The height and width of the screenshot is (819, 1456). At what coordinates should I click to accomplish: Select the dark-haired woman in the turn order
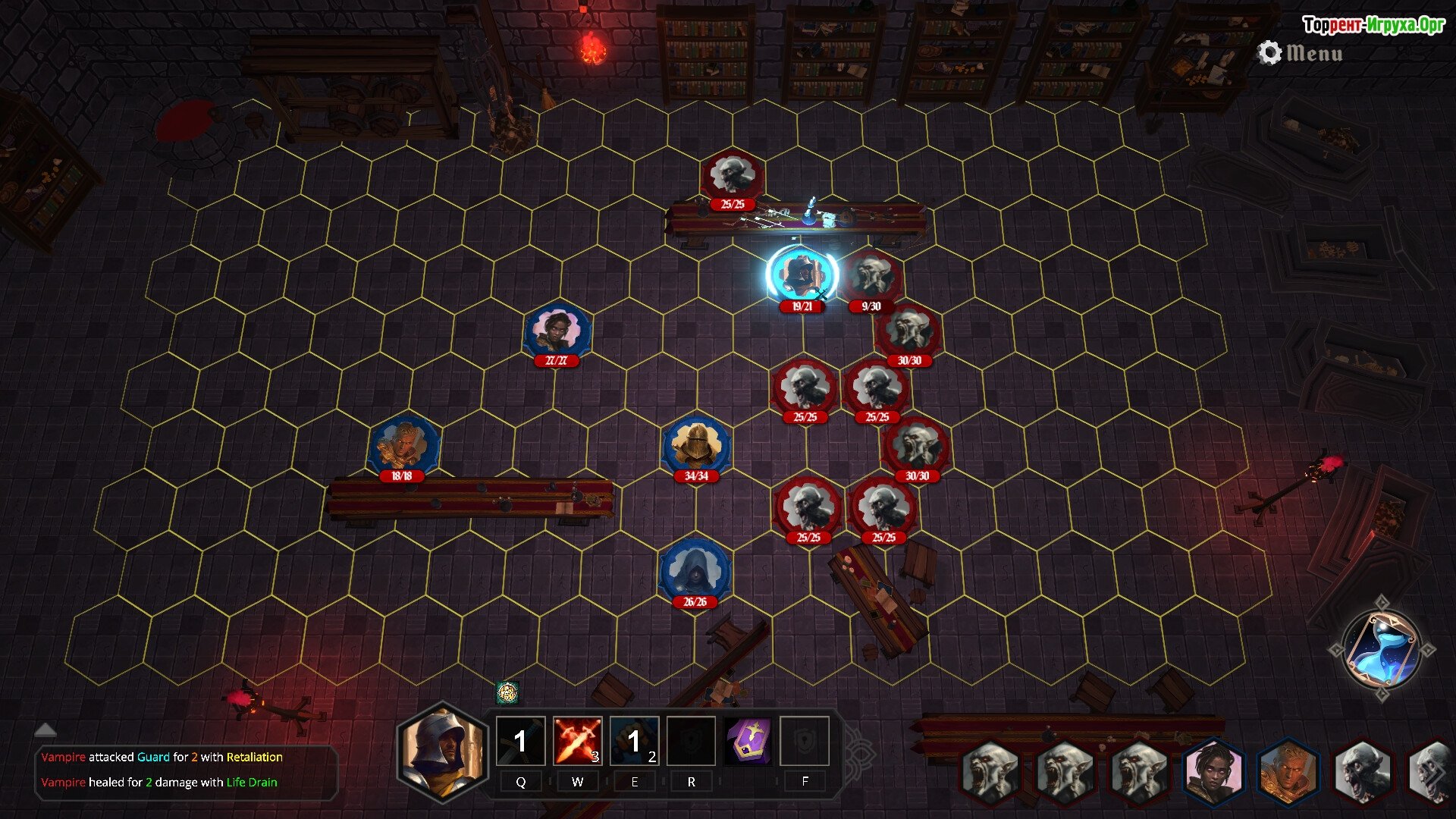[x=1214, y=772]
